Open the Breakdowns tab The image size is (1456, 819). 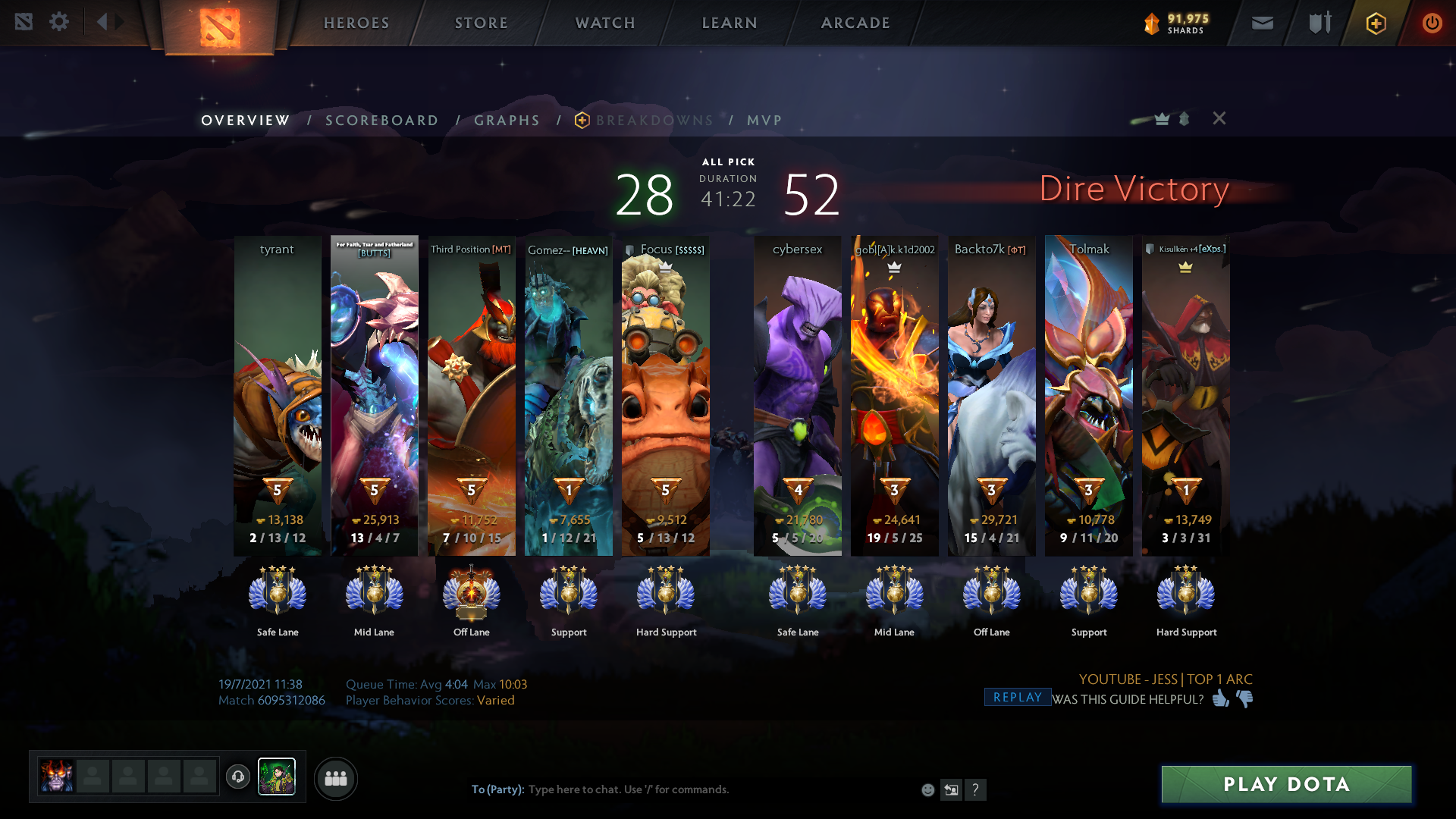654,121
